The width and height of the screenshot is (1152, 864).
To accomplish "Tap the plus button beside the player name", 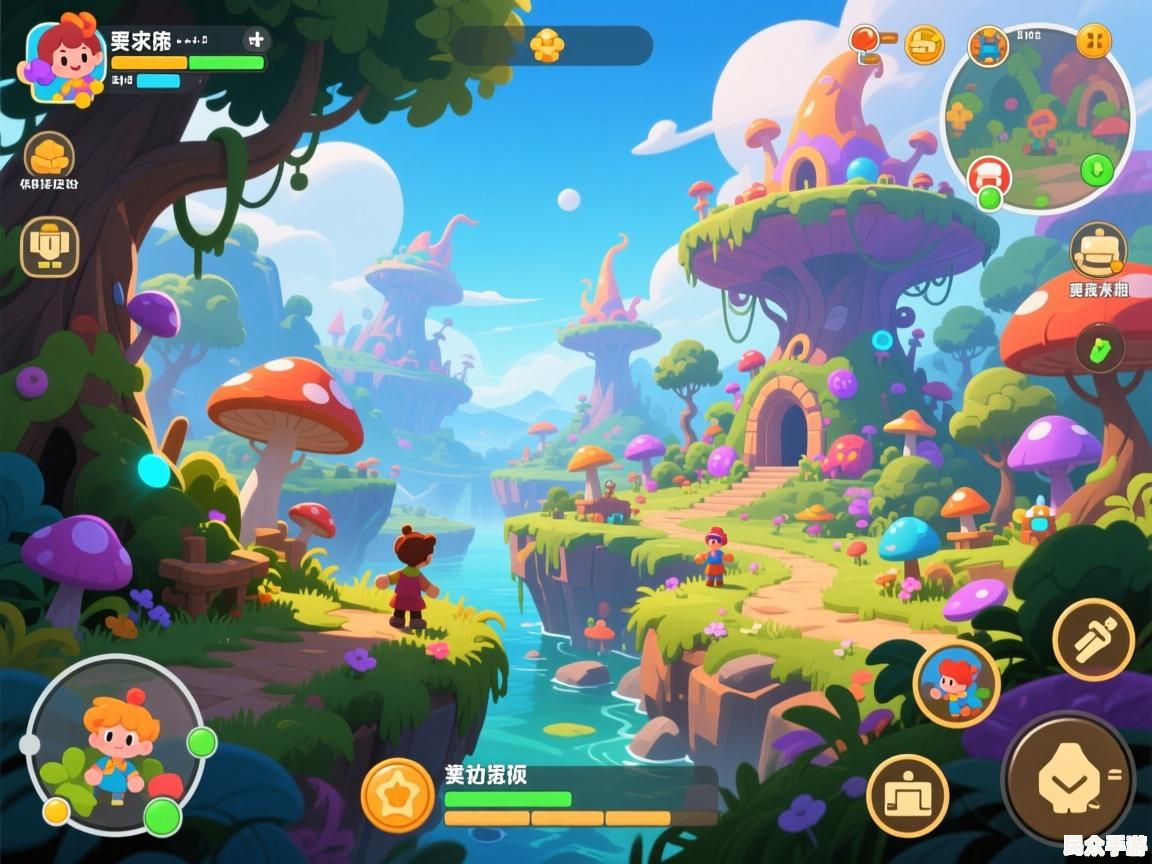I will click(x=256, y=40).
